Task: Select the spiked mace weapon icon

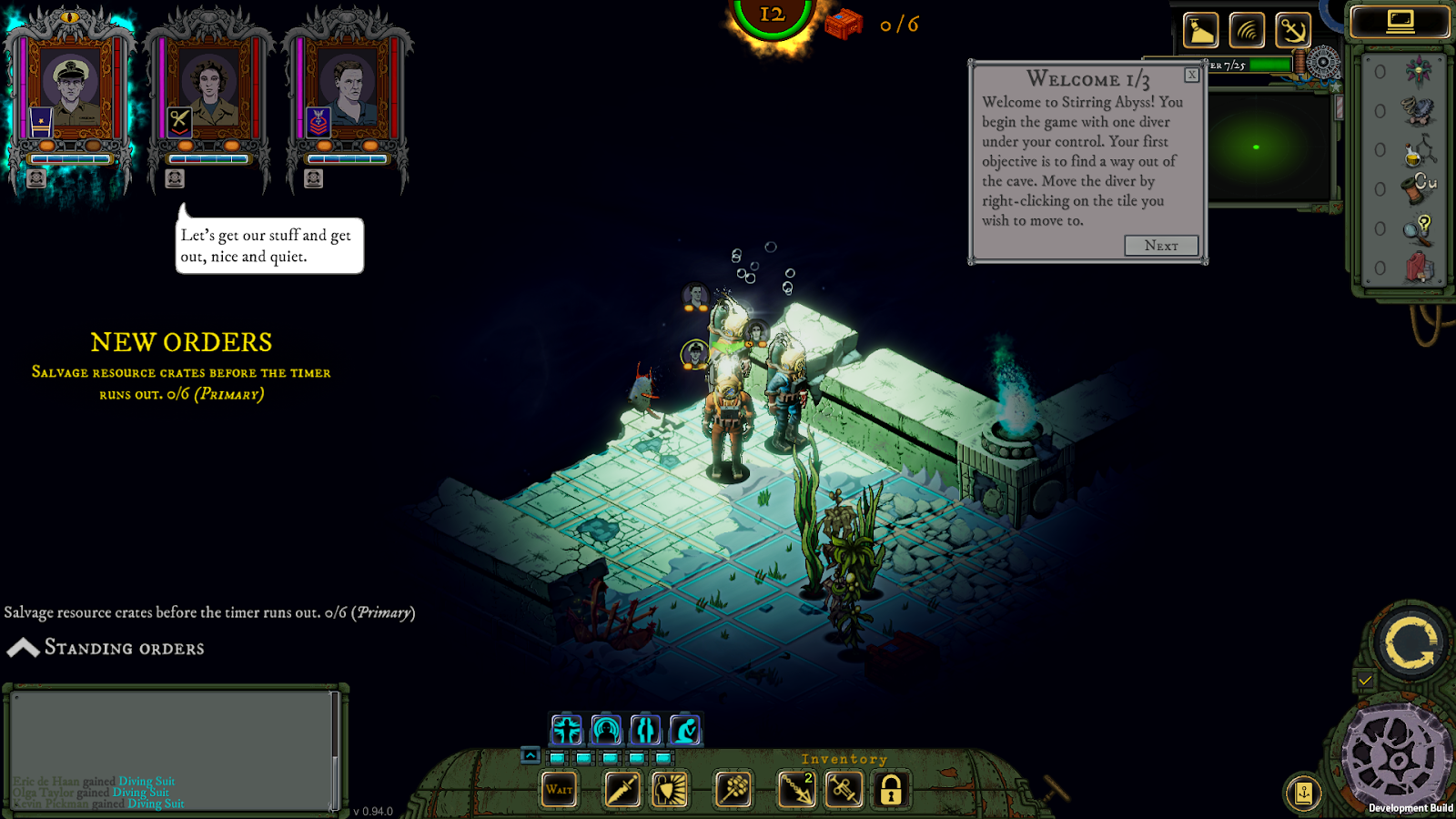Action: [733, 789]
